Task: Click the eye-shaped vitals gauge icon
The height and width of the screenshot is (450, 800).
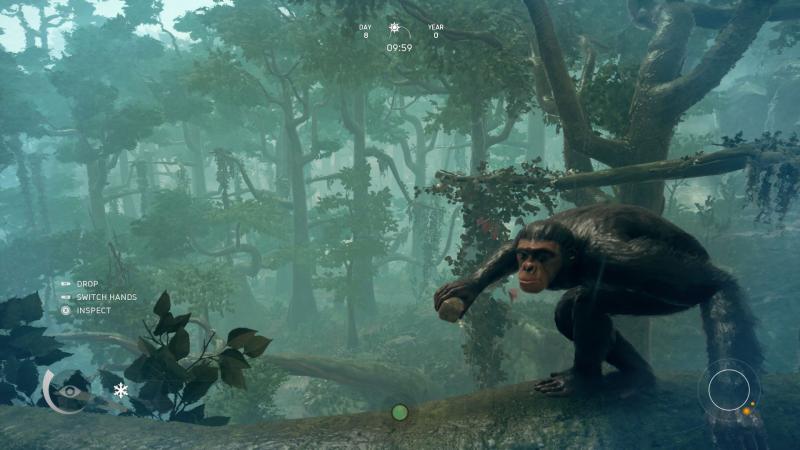Action: click(x=68, y=385)
